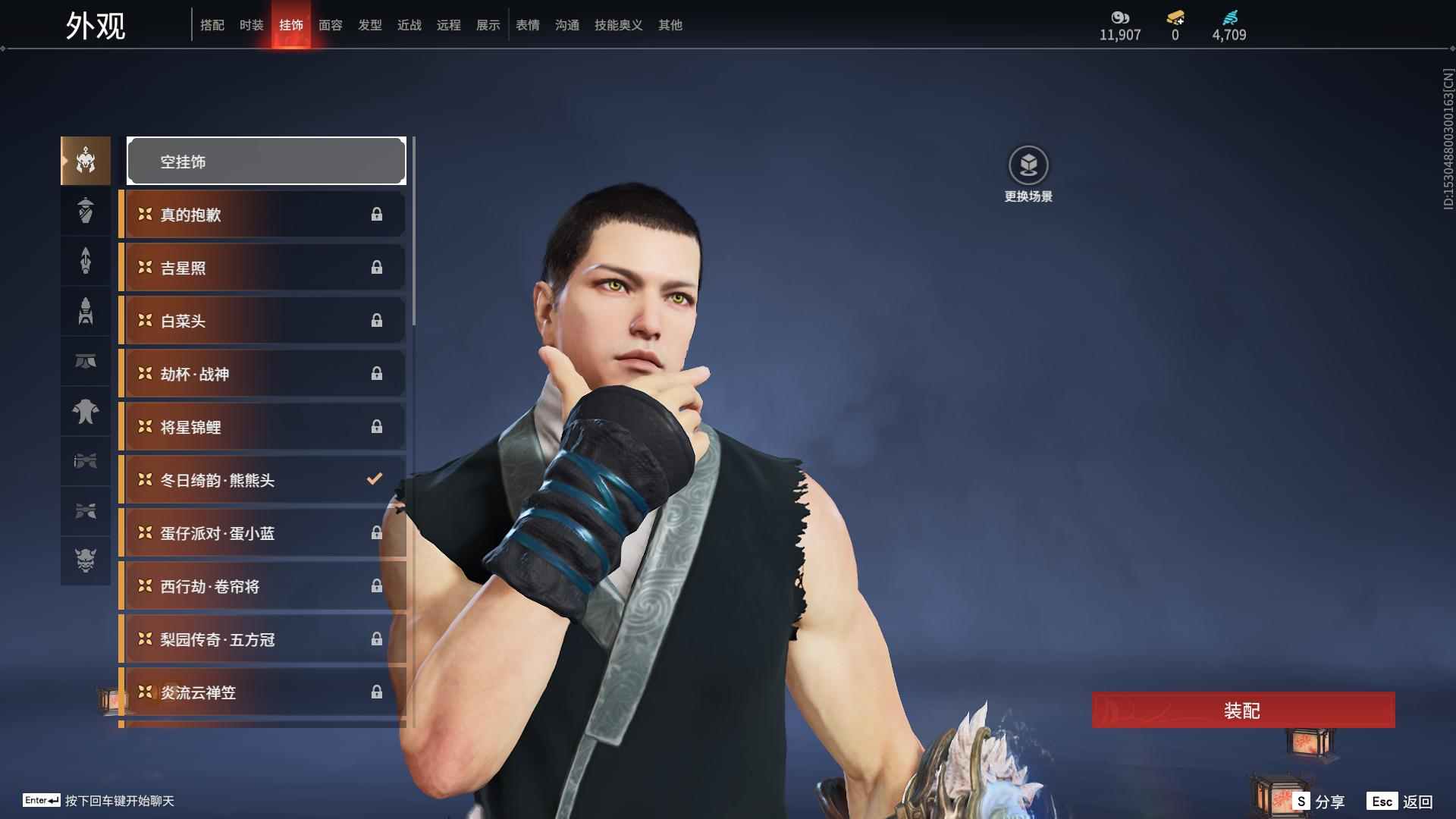Pick the 白菜头 accessory

tap(262, 321)
